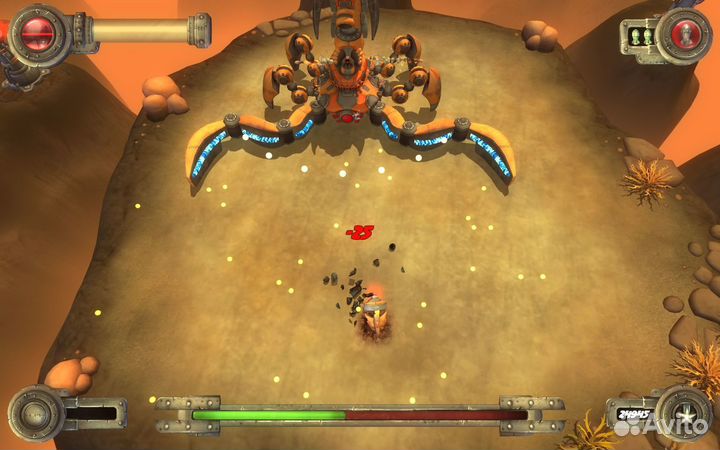Image resolution: width=720 pixels, height=450 pixels.
Task: Select the red character portrait orb
Action: [687, 35]
